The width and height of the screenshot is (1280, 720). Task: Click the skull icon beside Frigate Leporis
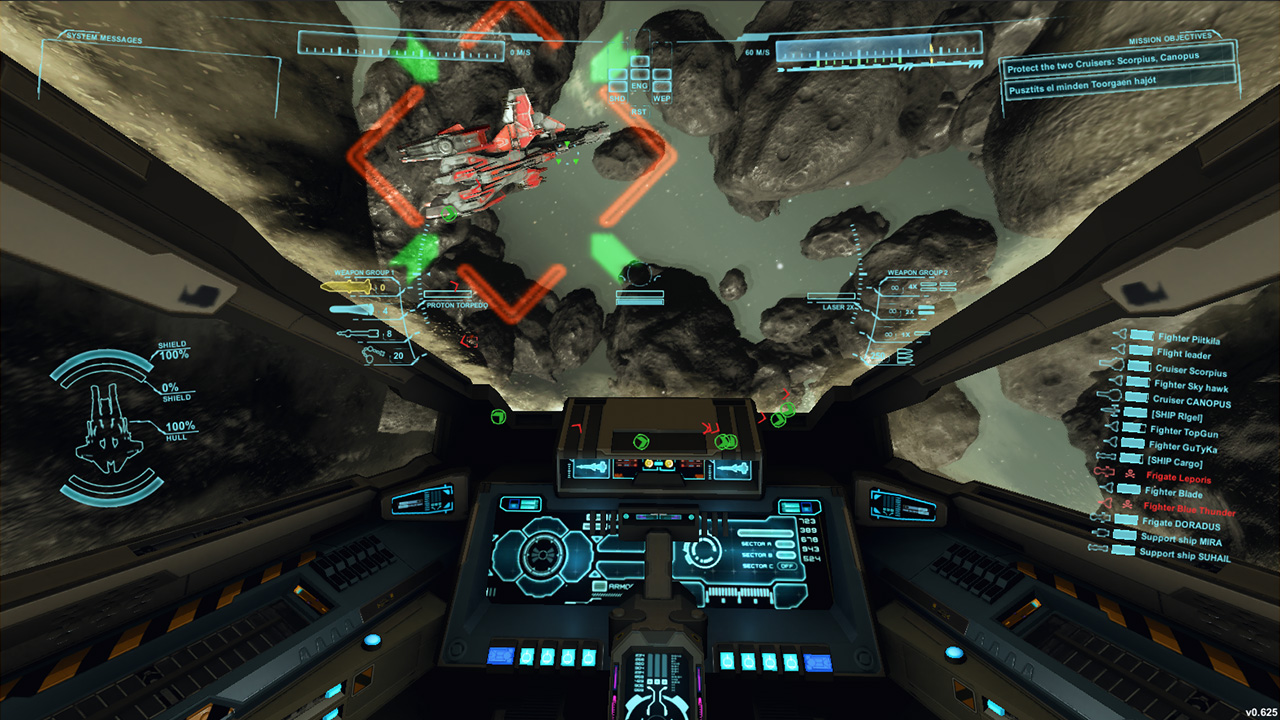point(1130,473)
